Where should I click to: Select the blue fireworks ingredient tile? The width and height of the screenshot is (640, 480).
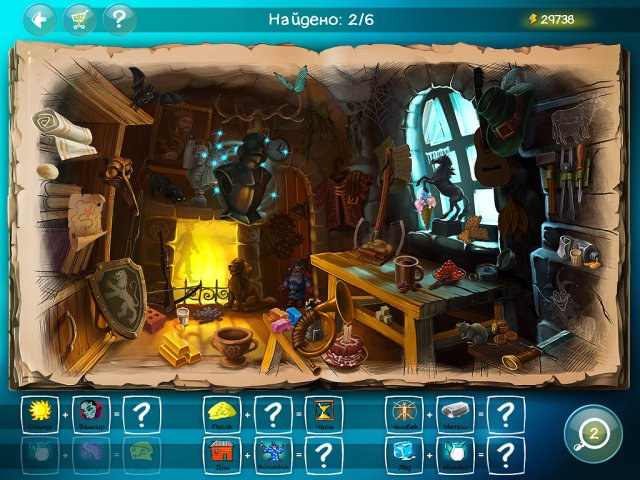[272, 454]
